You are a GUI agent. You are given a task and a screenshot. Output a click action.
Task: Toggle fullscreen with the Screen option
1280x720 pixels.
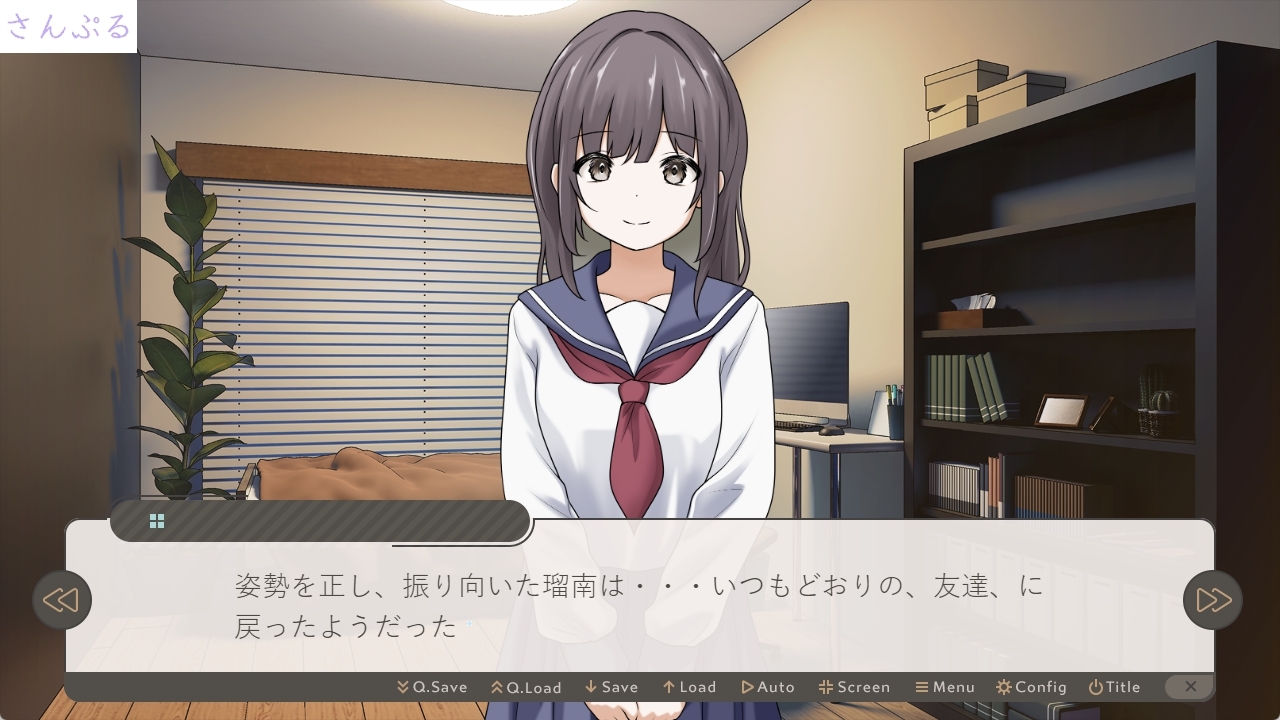[x=855, y=687]
